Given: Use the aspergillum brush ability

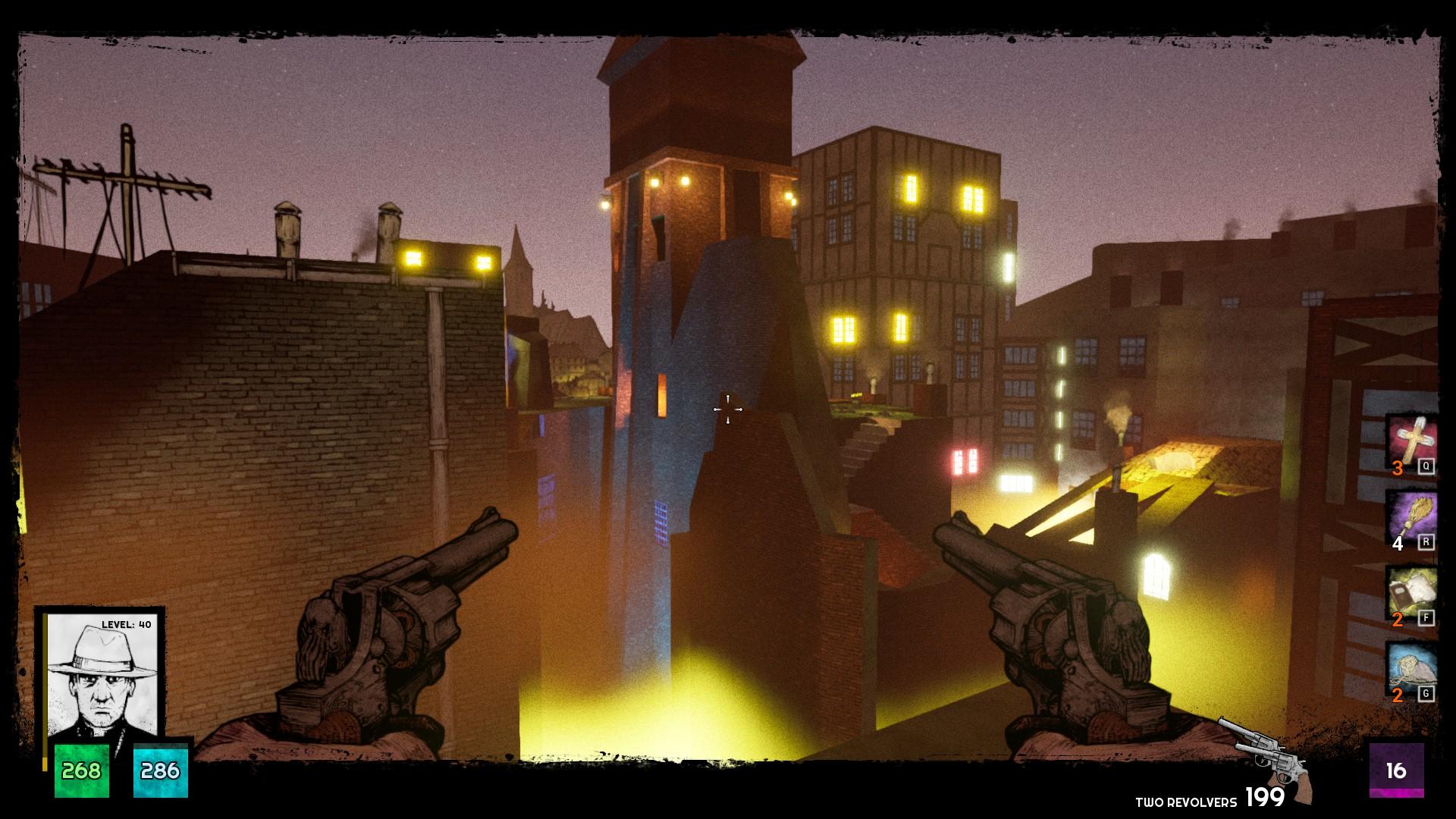Looking at the screenshot, I should (1410, 518).
